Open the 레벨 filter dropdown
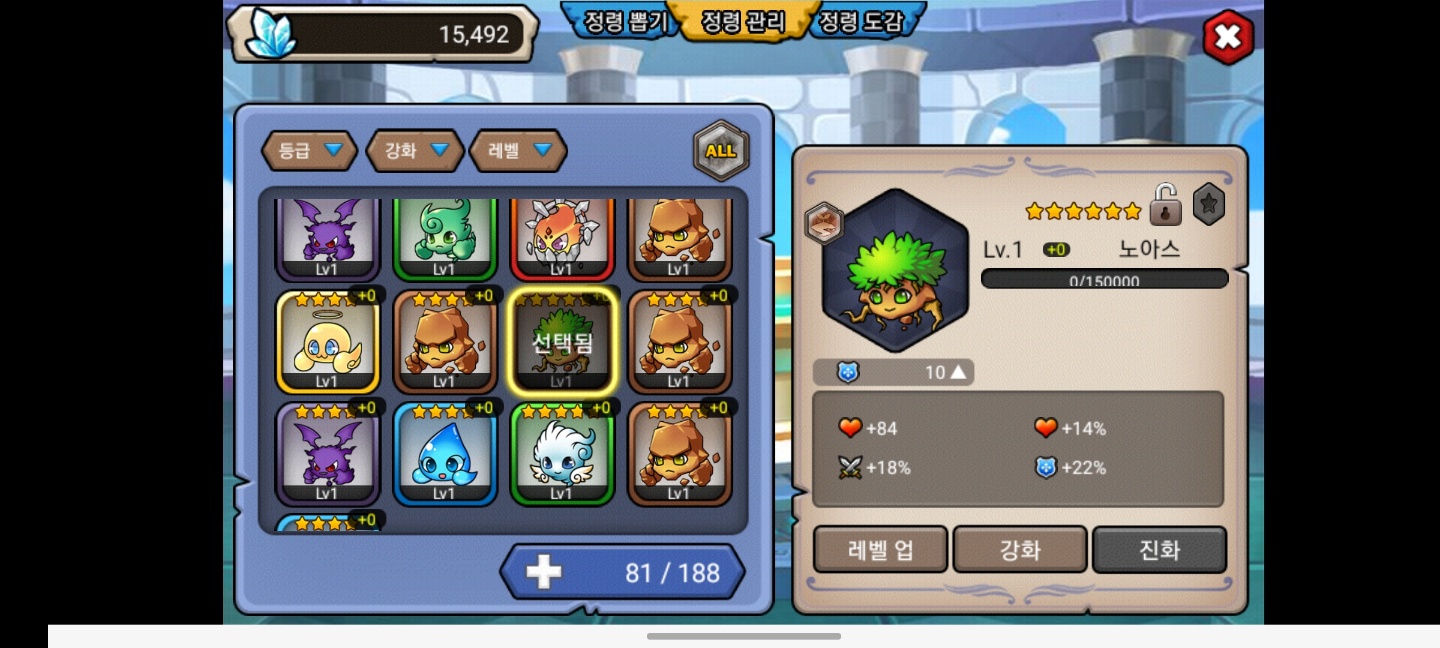Image resolution: width=1440 pixels, height=648 pixels. (518, 151)
